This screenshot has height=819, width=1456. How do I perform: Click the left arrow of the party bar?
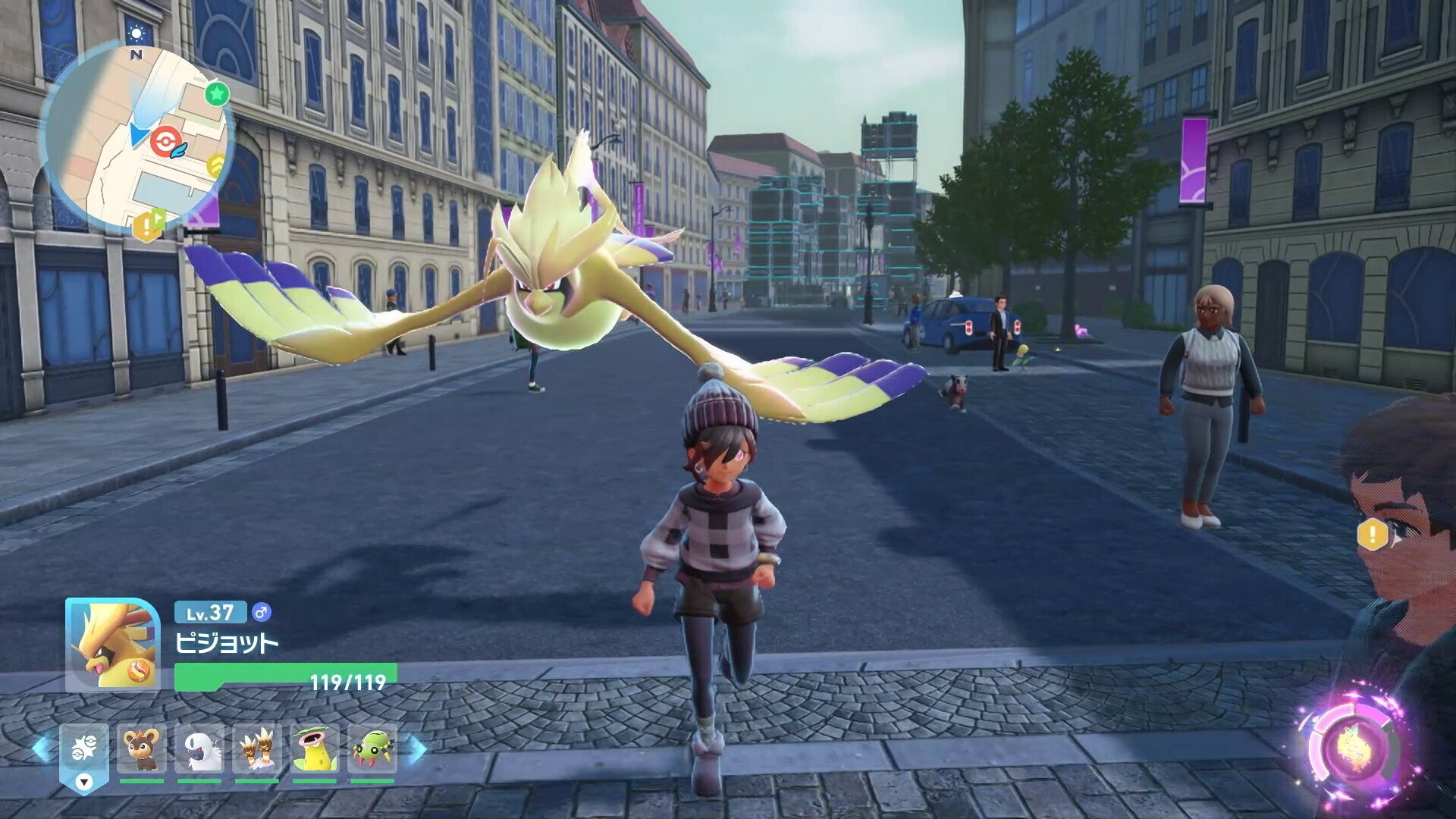point(41,749)
